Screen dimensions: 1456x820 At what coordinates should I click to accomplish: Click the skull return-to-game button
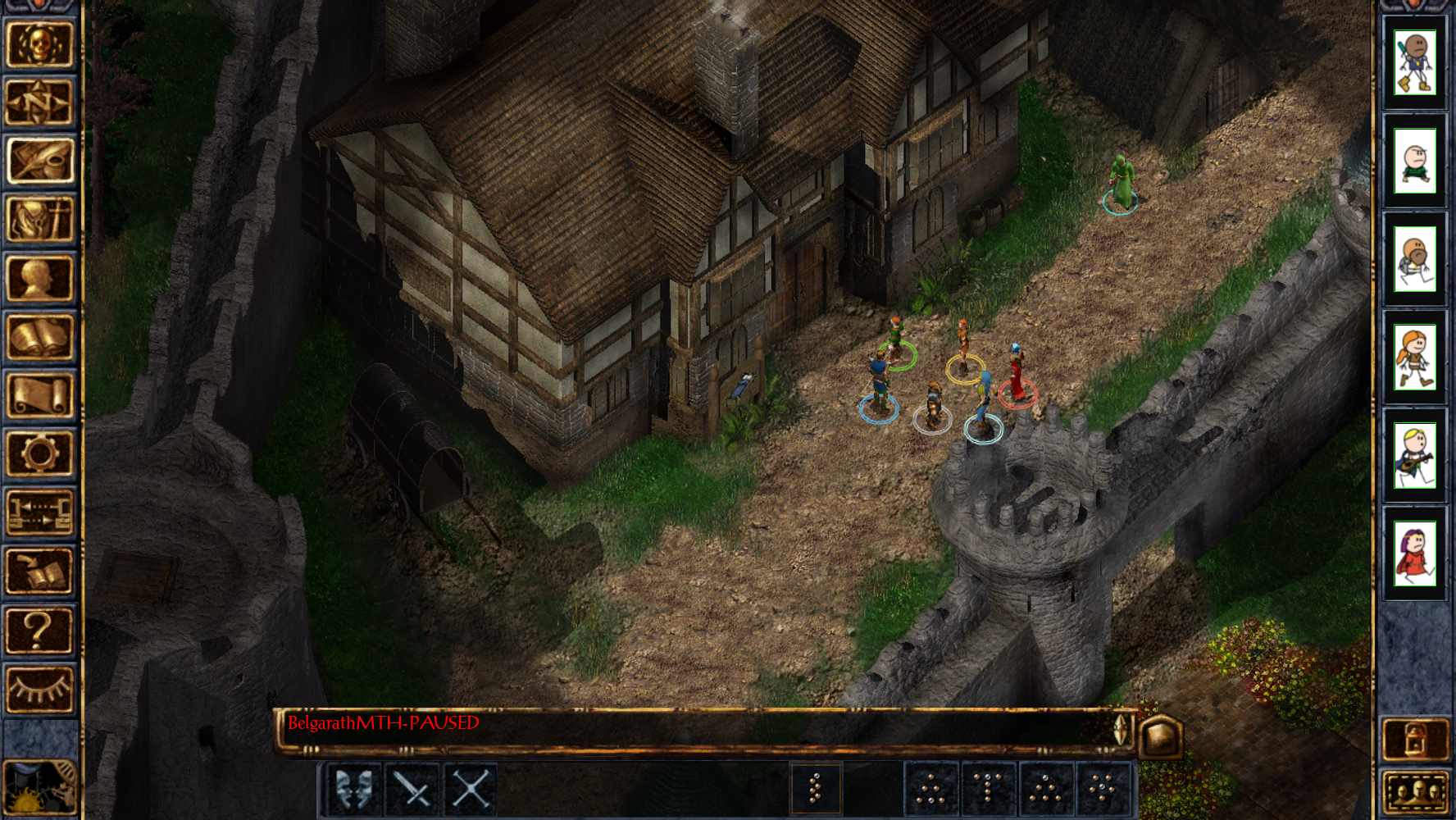click(x=39, y=44)
